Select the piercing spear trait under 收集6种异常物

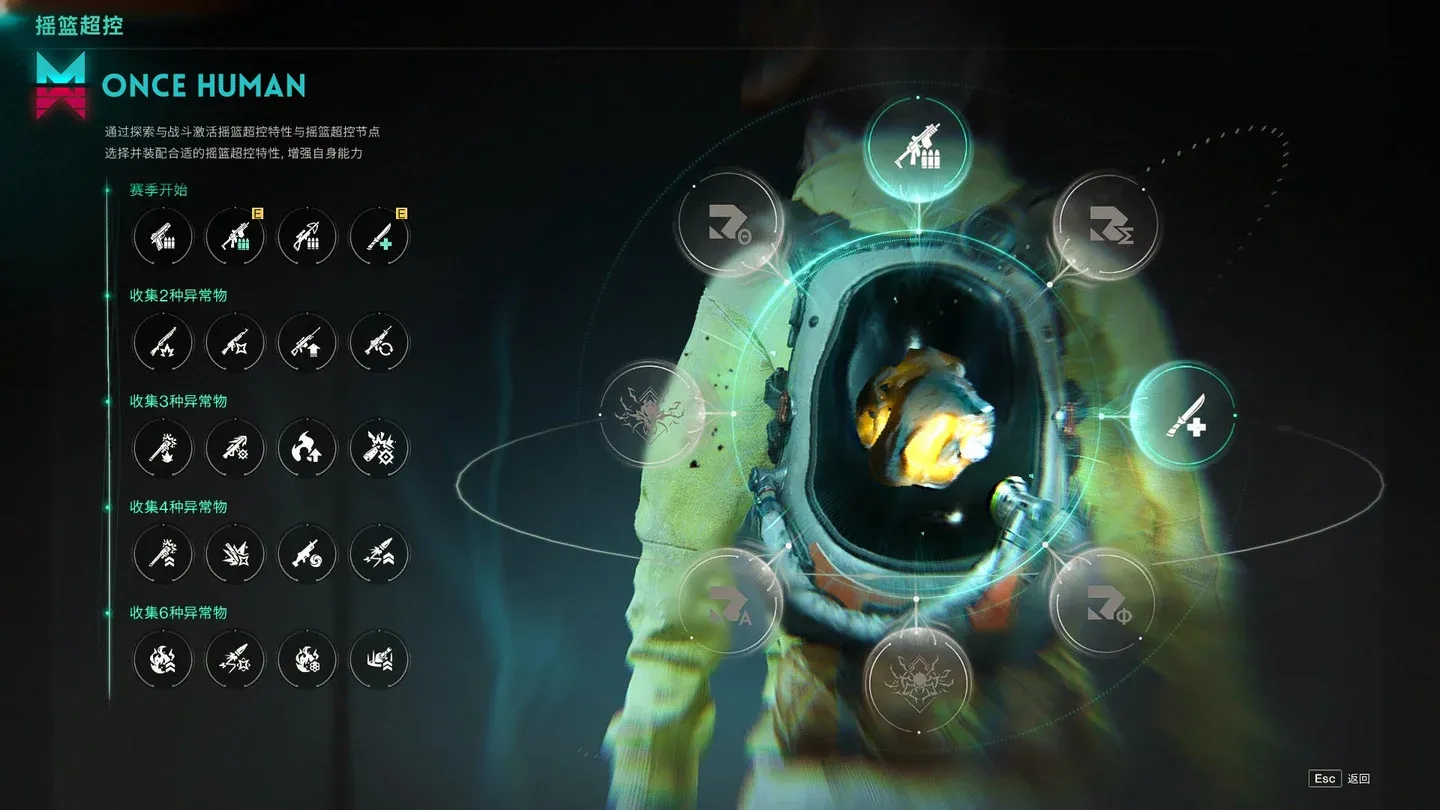[x=235, y=659]
